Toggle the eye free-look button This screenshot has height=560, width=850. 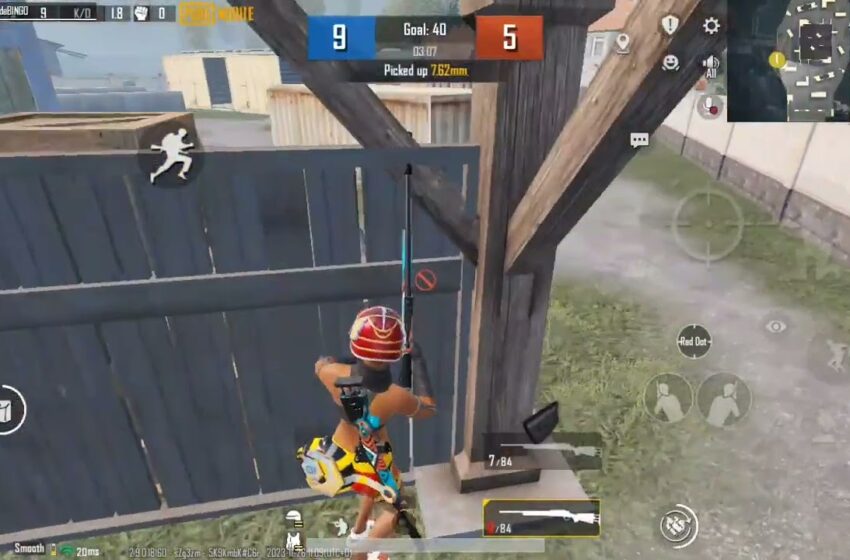(x=776, y=326)
